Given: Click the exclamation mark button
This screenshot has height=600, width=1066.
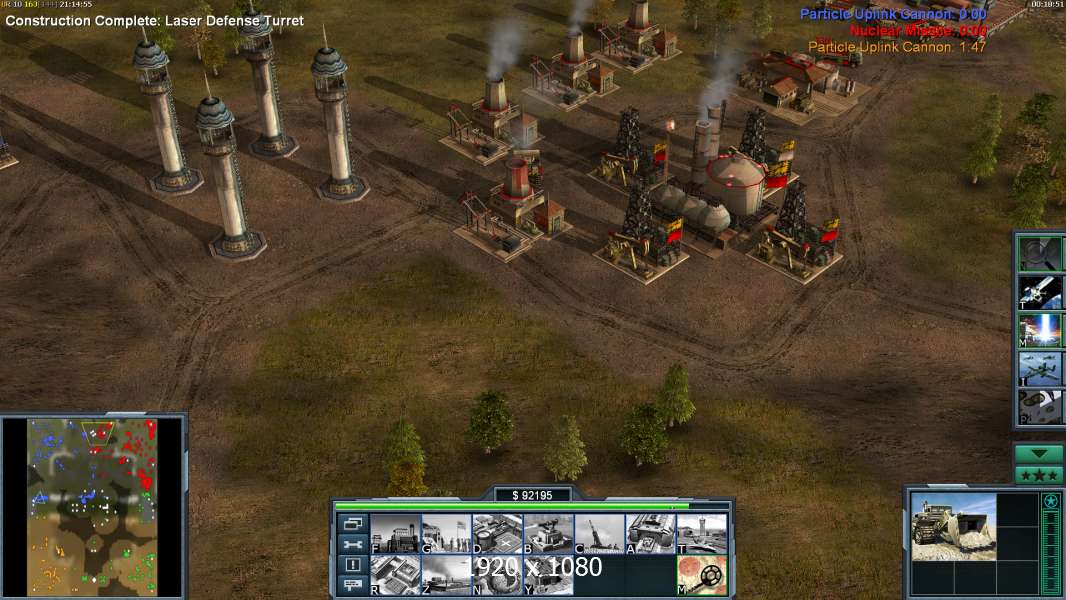Looking at the screenshot, I should pos(352,565).
